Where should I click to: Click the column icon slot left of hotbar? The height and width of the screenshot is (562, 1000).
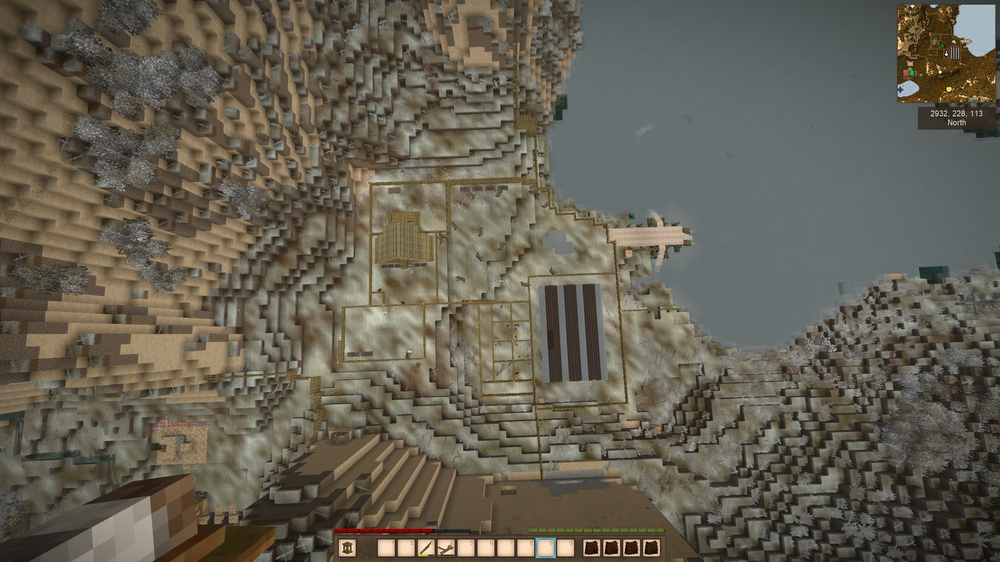click(347, 548)
